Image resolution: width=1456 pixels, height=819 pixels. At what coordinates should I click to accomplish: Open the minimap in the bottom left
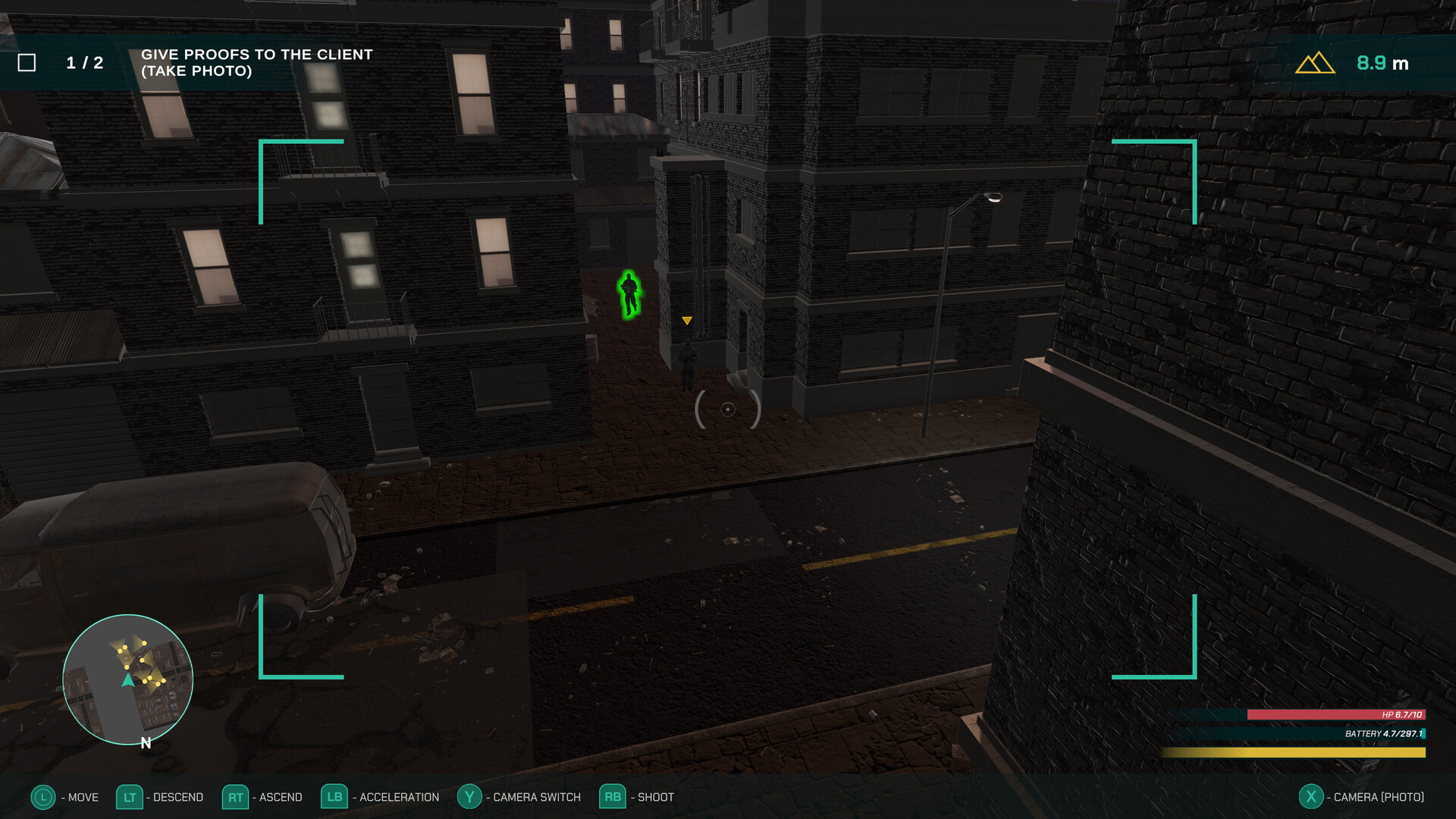127,680
